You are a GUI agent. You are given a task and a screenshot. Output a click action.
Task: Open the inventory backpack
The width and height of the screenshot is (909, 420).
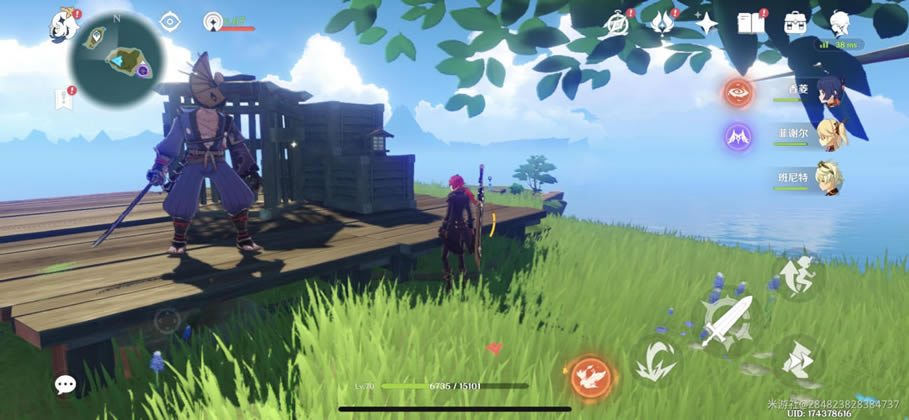click(796, 22)
